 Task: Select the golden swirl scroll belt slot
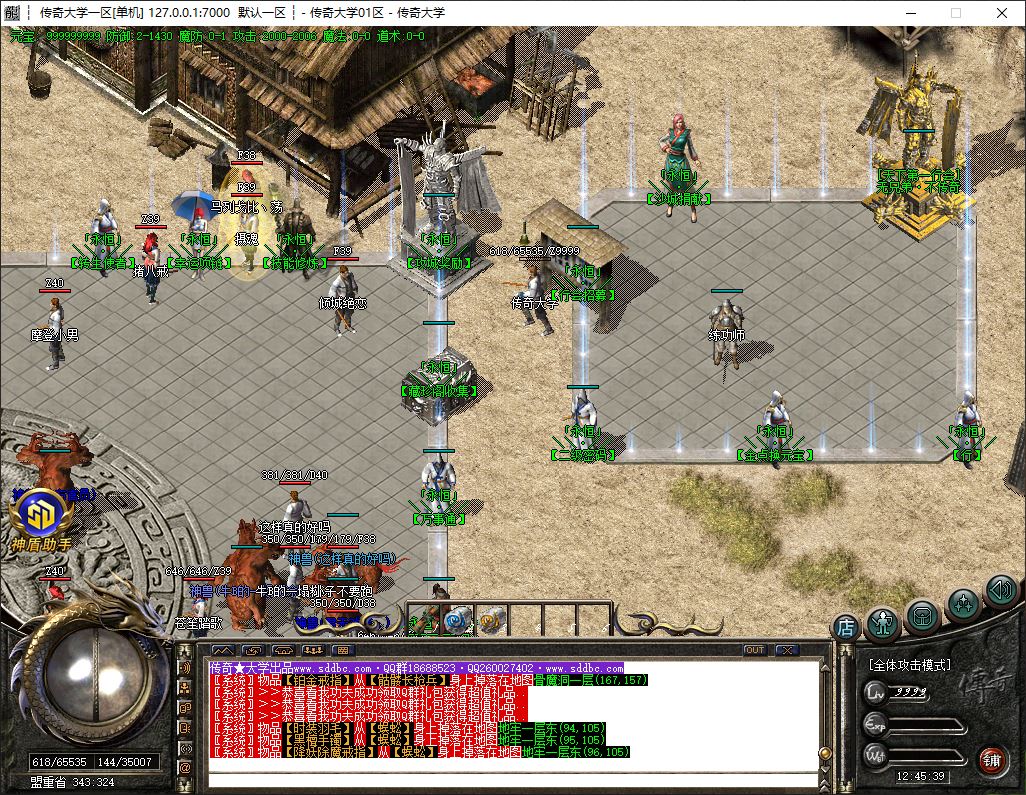pyautogui.click(x=492, y=620)
